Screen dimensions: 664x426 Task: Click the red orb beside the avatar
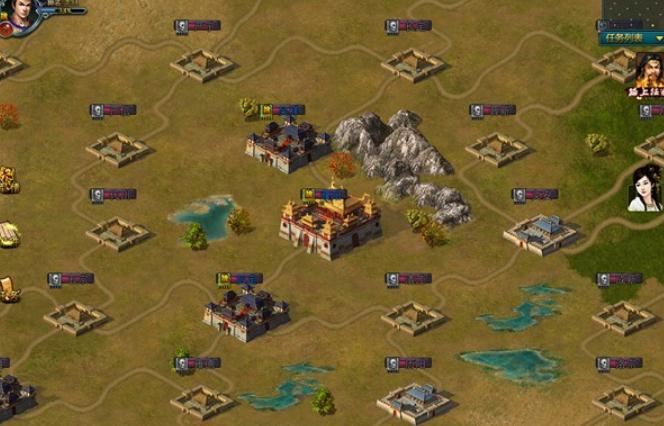click(5, 29)
